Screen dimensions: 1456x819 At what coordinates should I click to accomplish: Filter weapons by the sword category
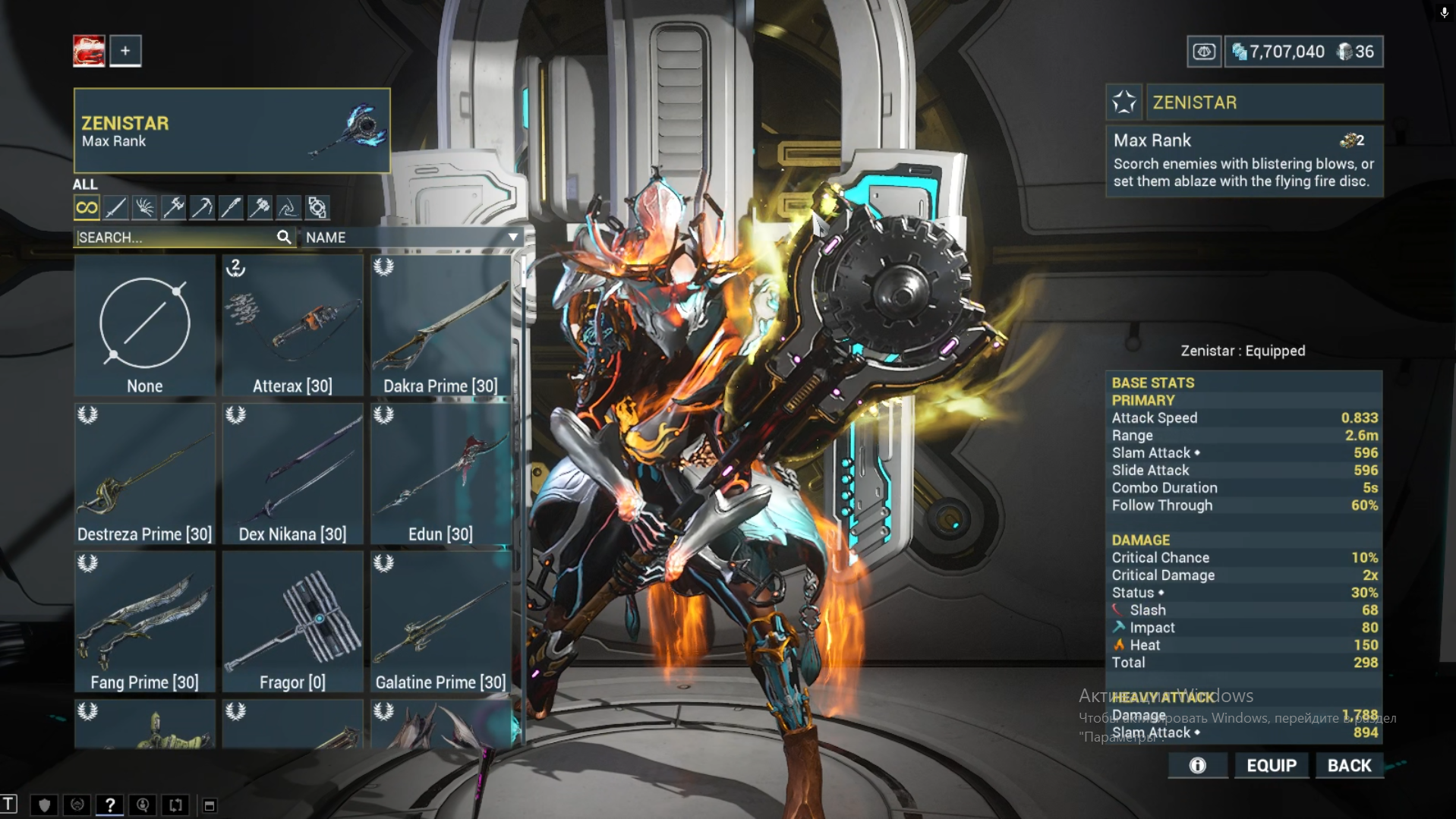coord(115,207)
